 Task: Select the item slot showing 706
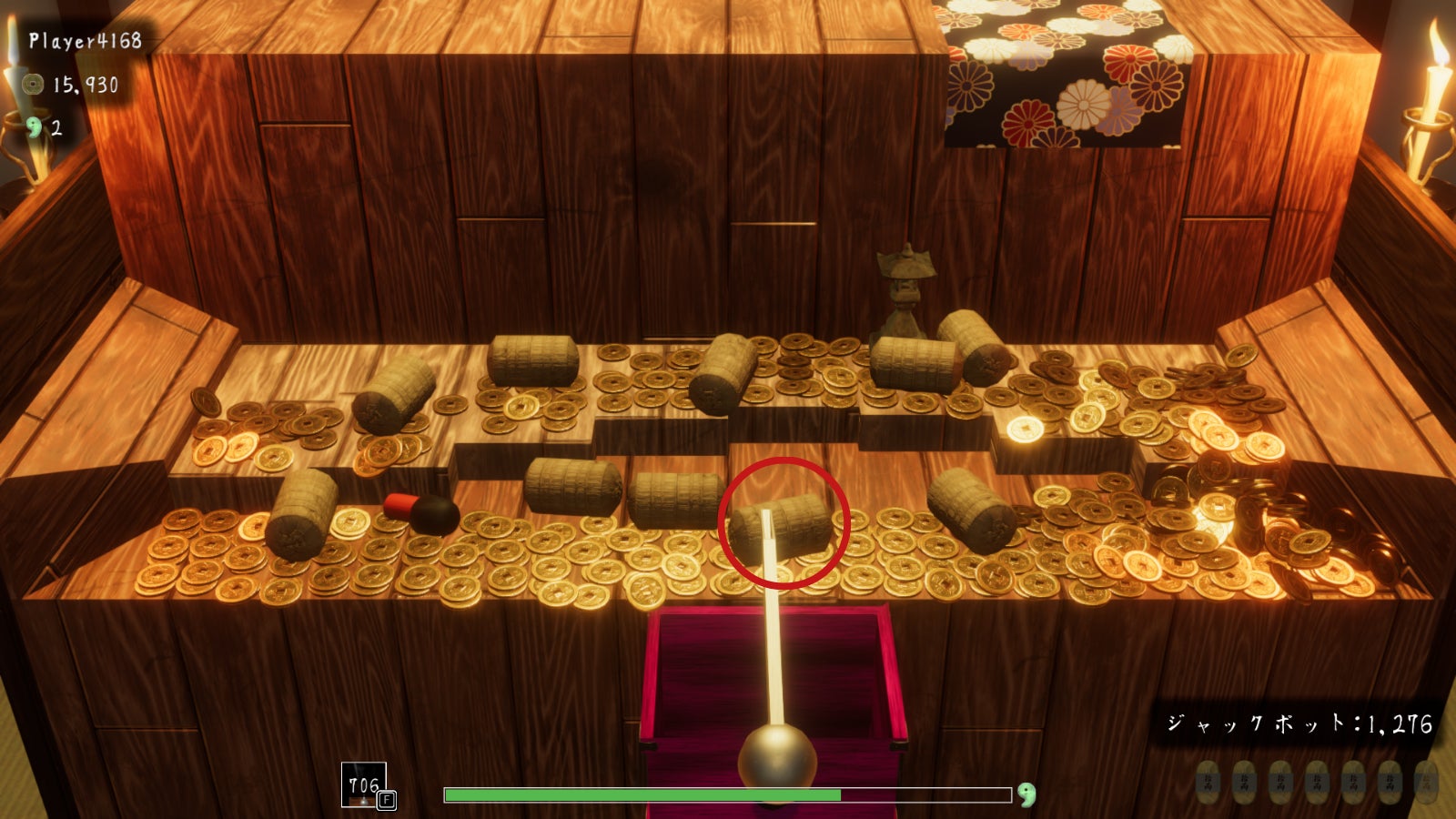pyautogui.click(x=364, y=784)
